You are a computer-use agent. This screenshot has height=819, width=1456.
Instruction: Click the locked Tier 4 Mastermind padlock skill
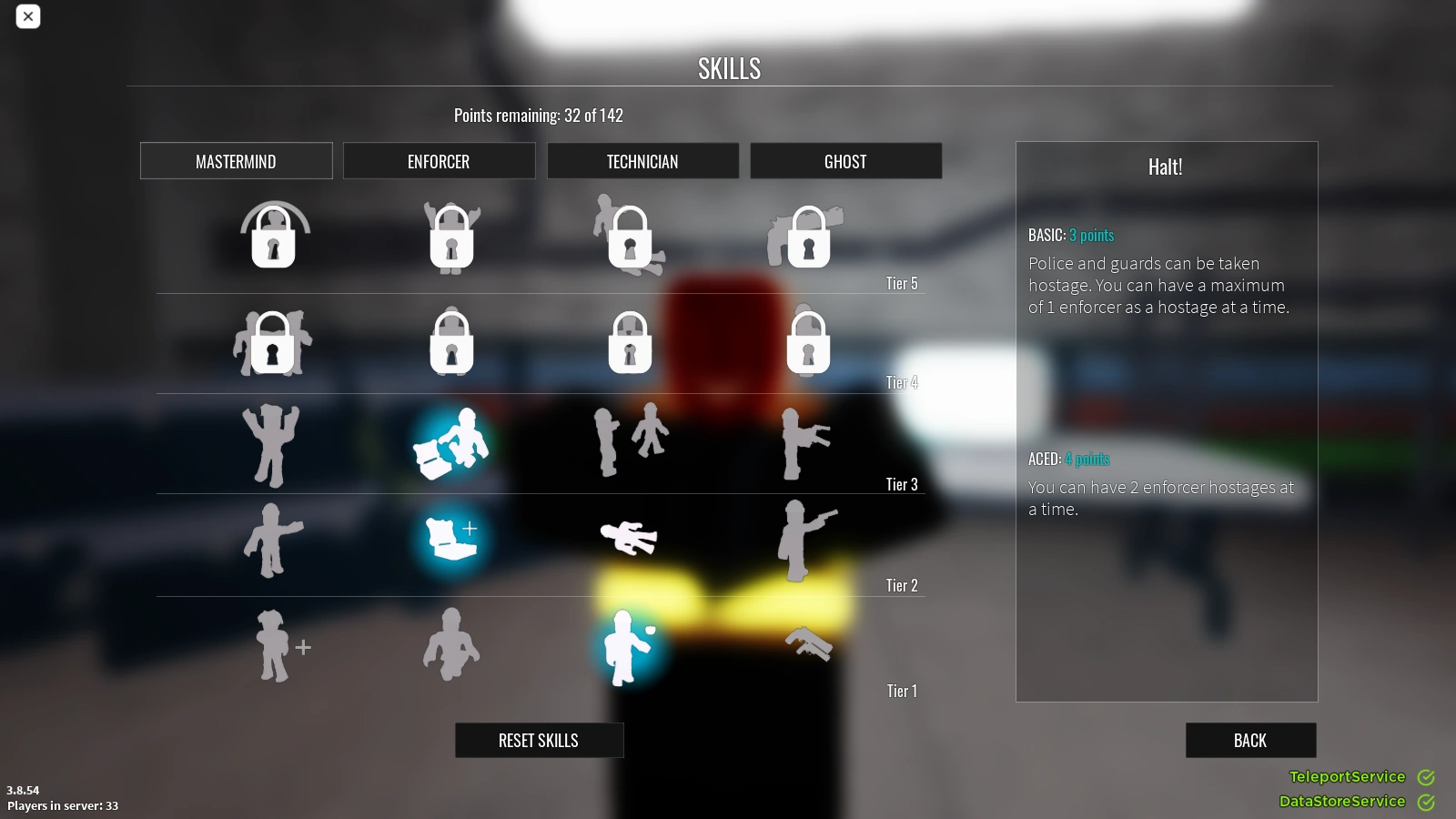point(273,344)
